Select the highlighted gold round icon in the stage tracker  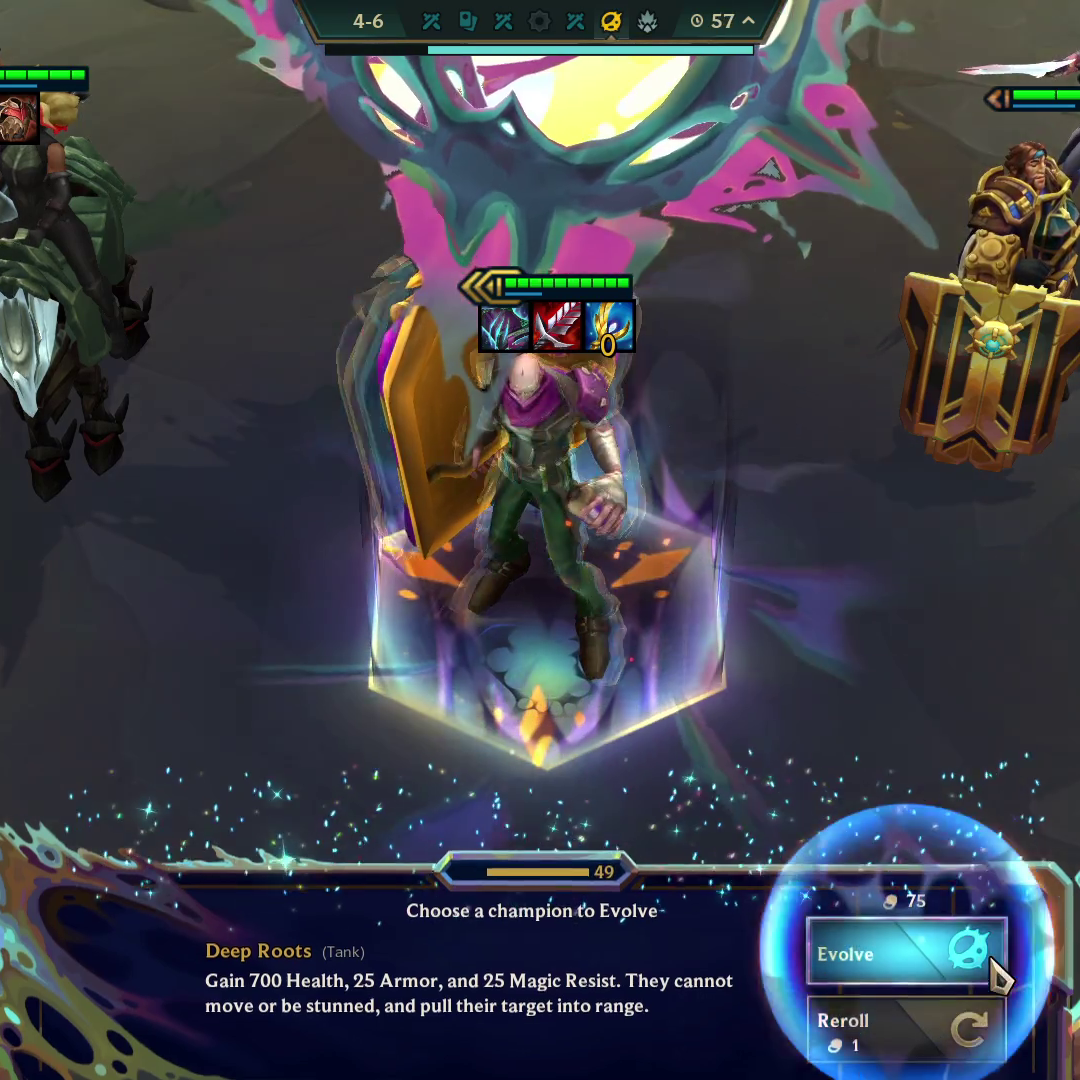[x=611, y=22]
